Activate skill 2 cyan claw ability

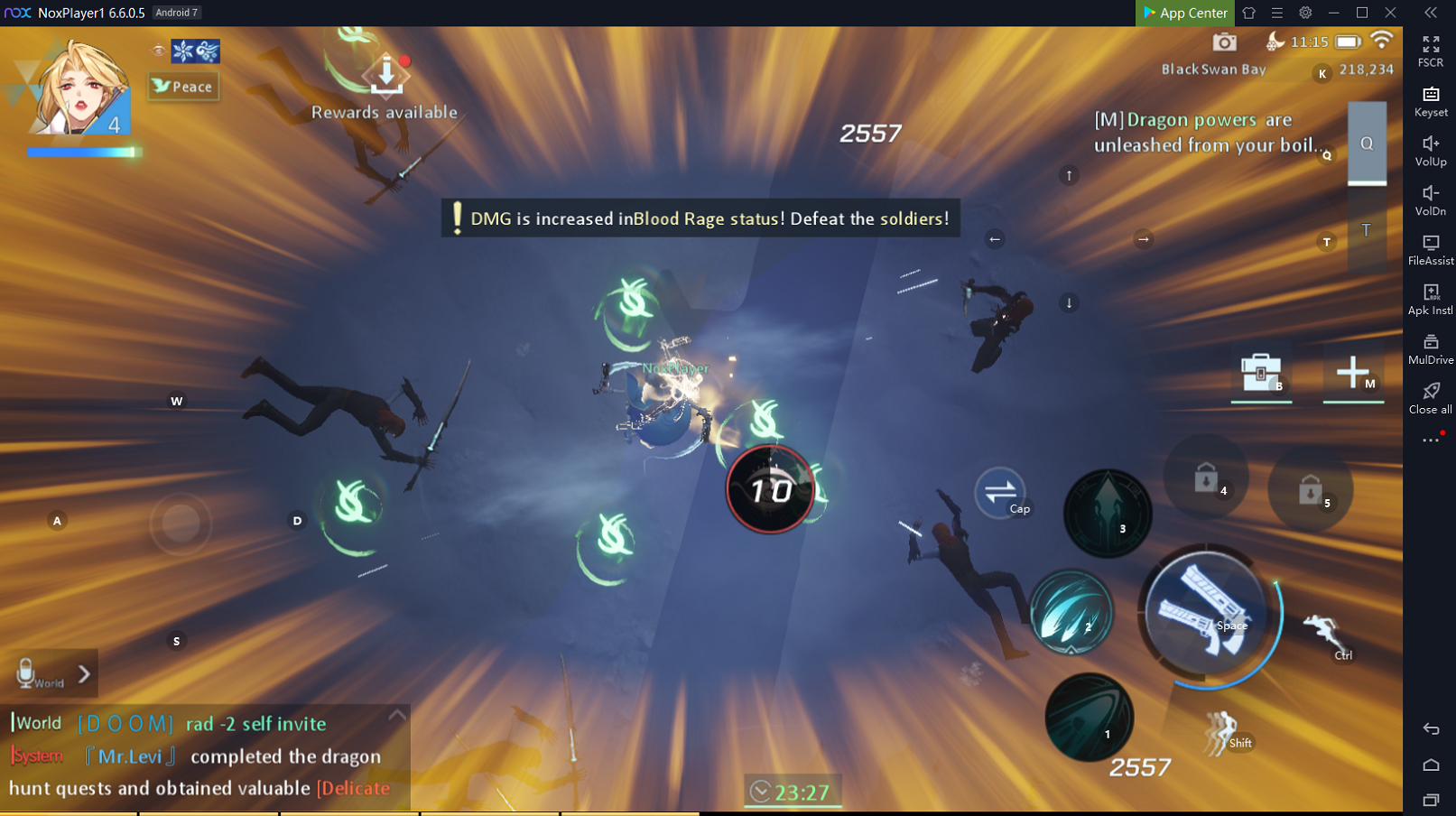pyautogui.click(x=1071, y=613)
